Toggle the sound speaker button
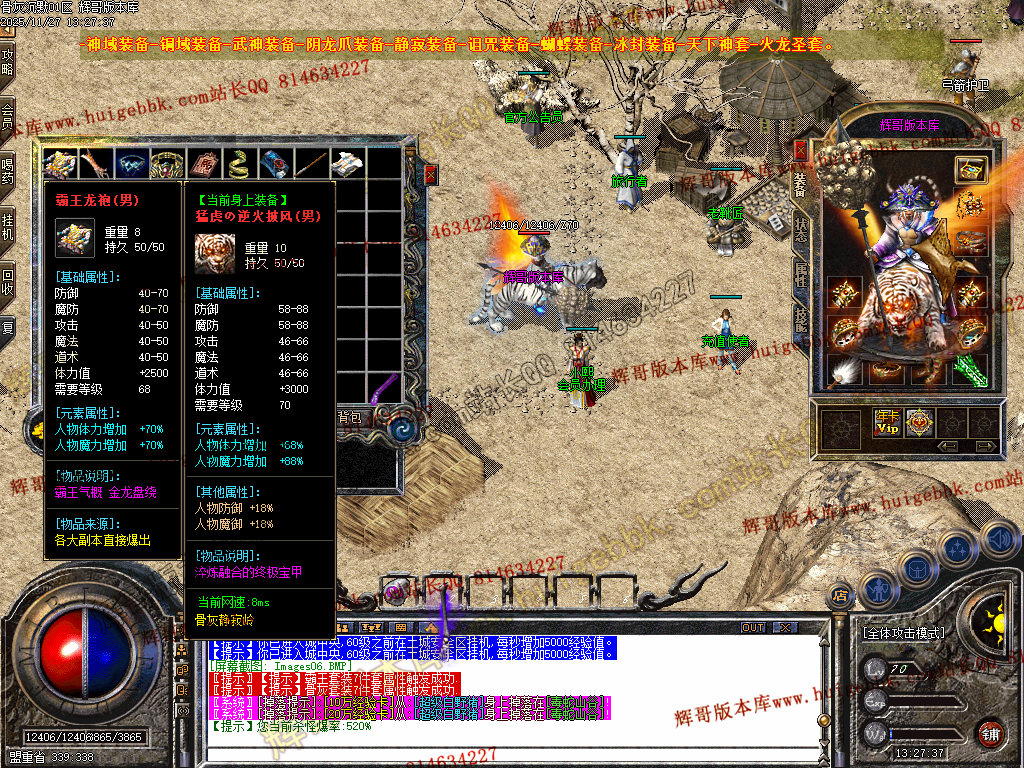 [x=999, y=541]
